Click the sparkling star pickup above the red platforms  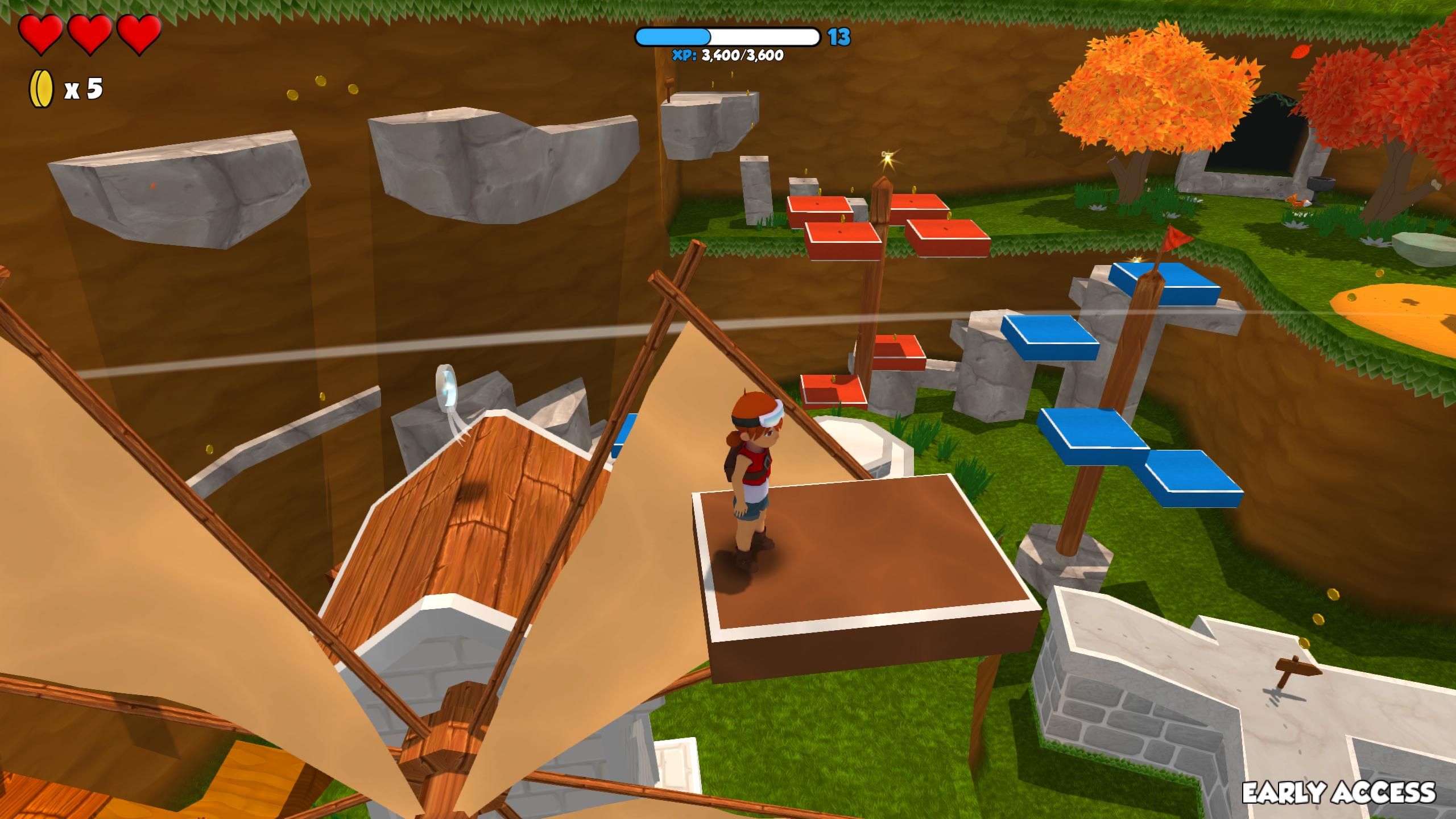(x=888, y=158)
